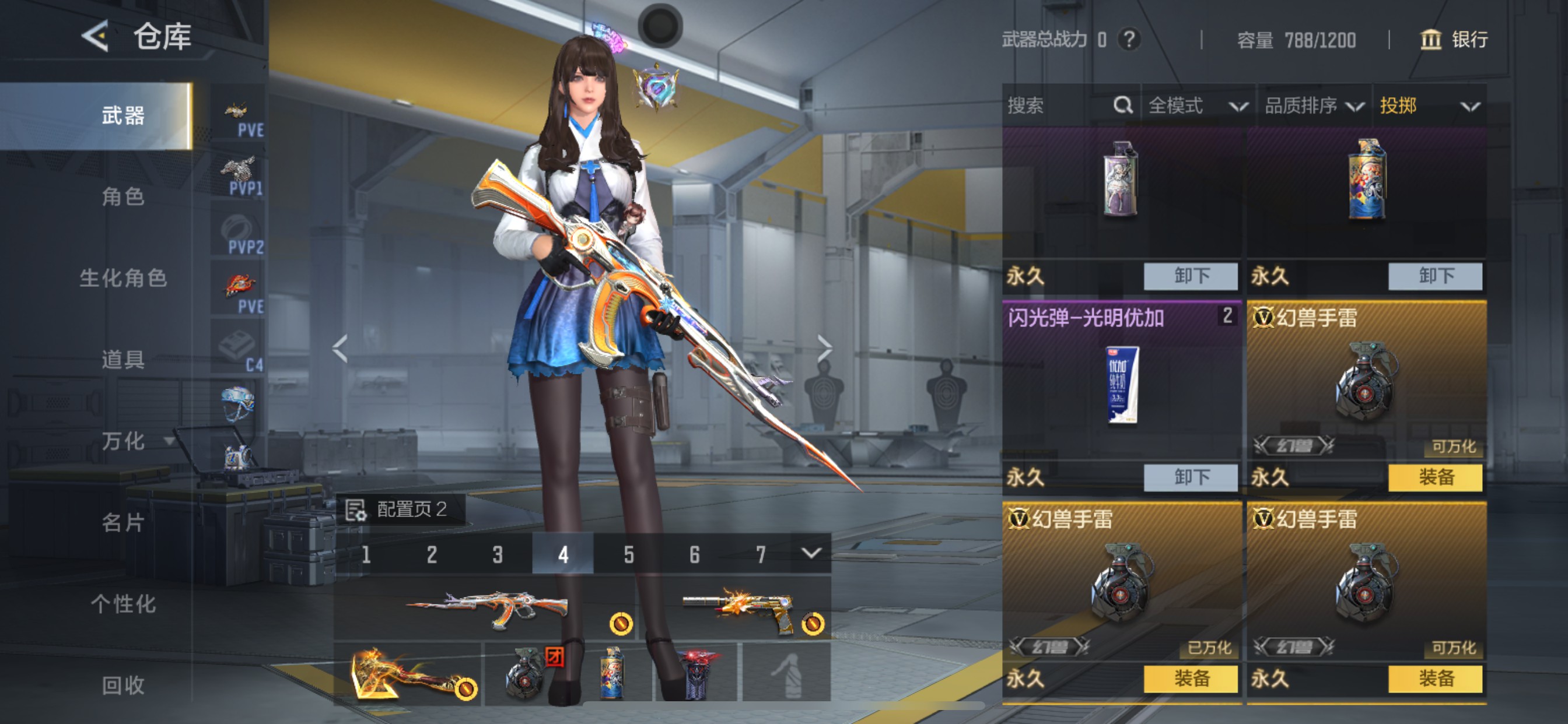Go back using the arrow beside 仓库
Screen dimensions: 1568x724
click(96, 36)
